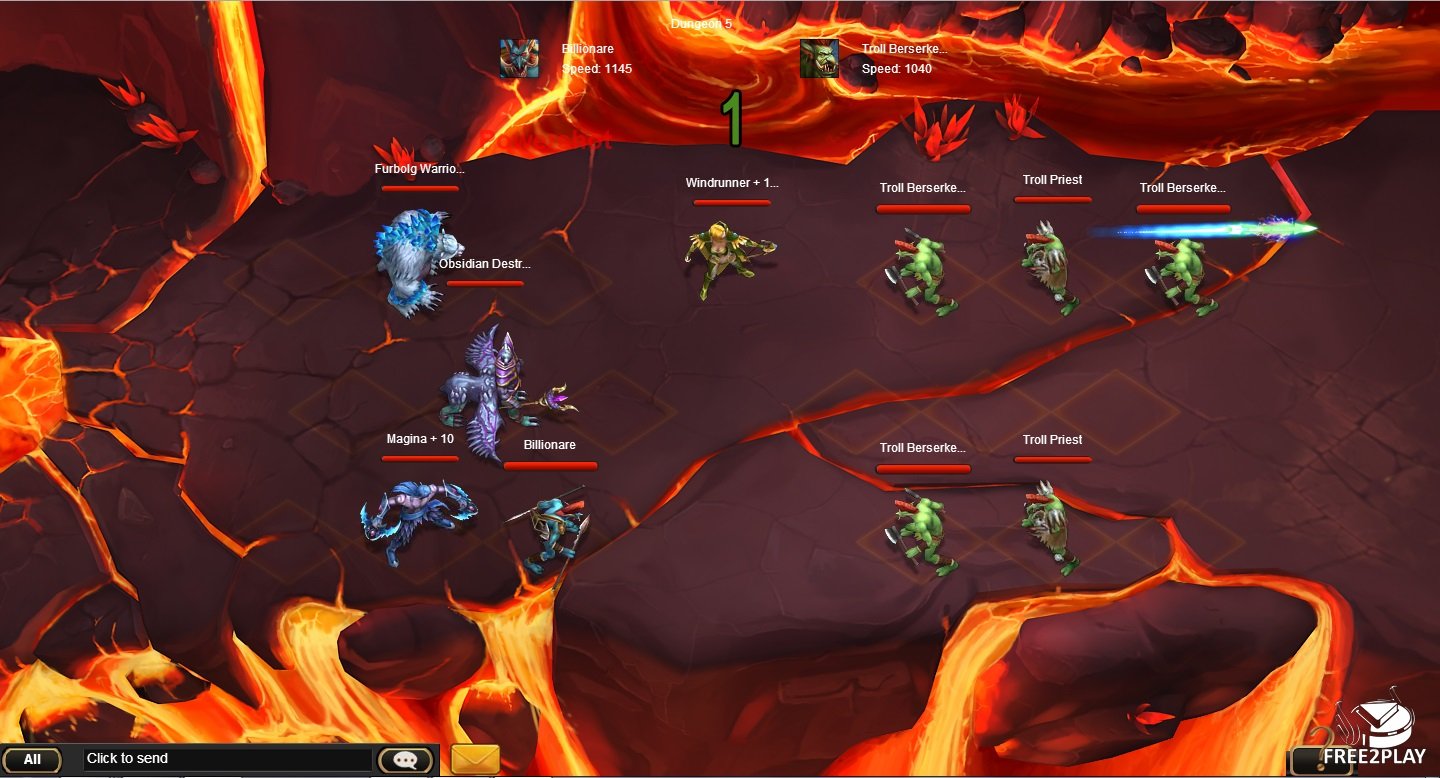
Task: Click the speech bubble chat button
Action: click(405, 760)
